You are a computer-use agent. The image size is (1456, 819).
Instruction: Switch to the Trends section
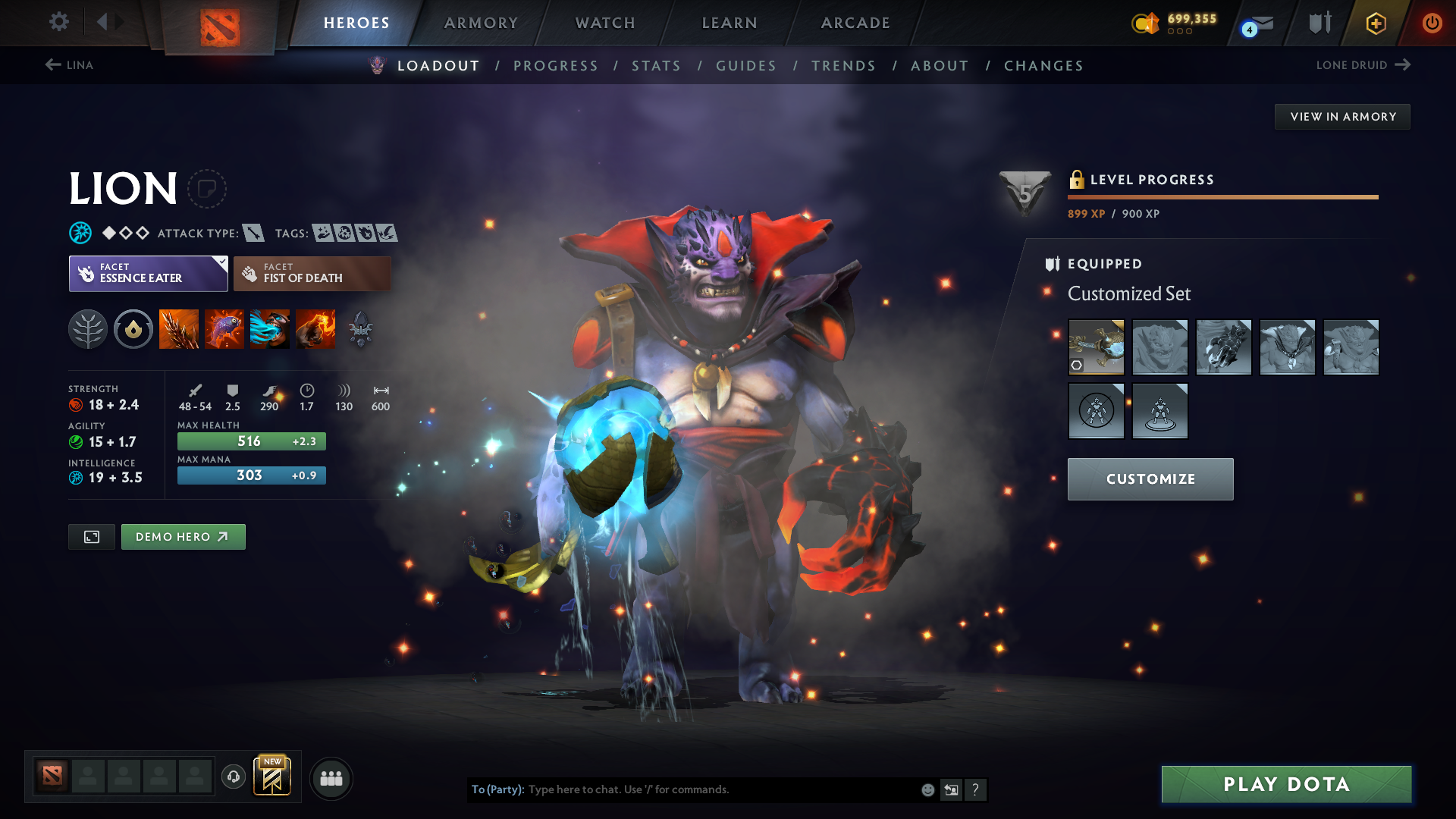coord(843,66)
